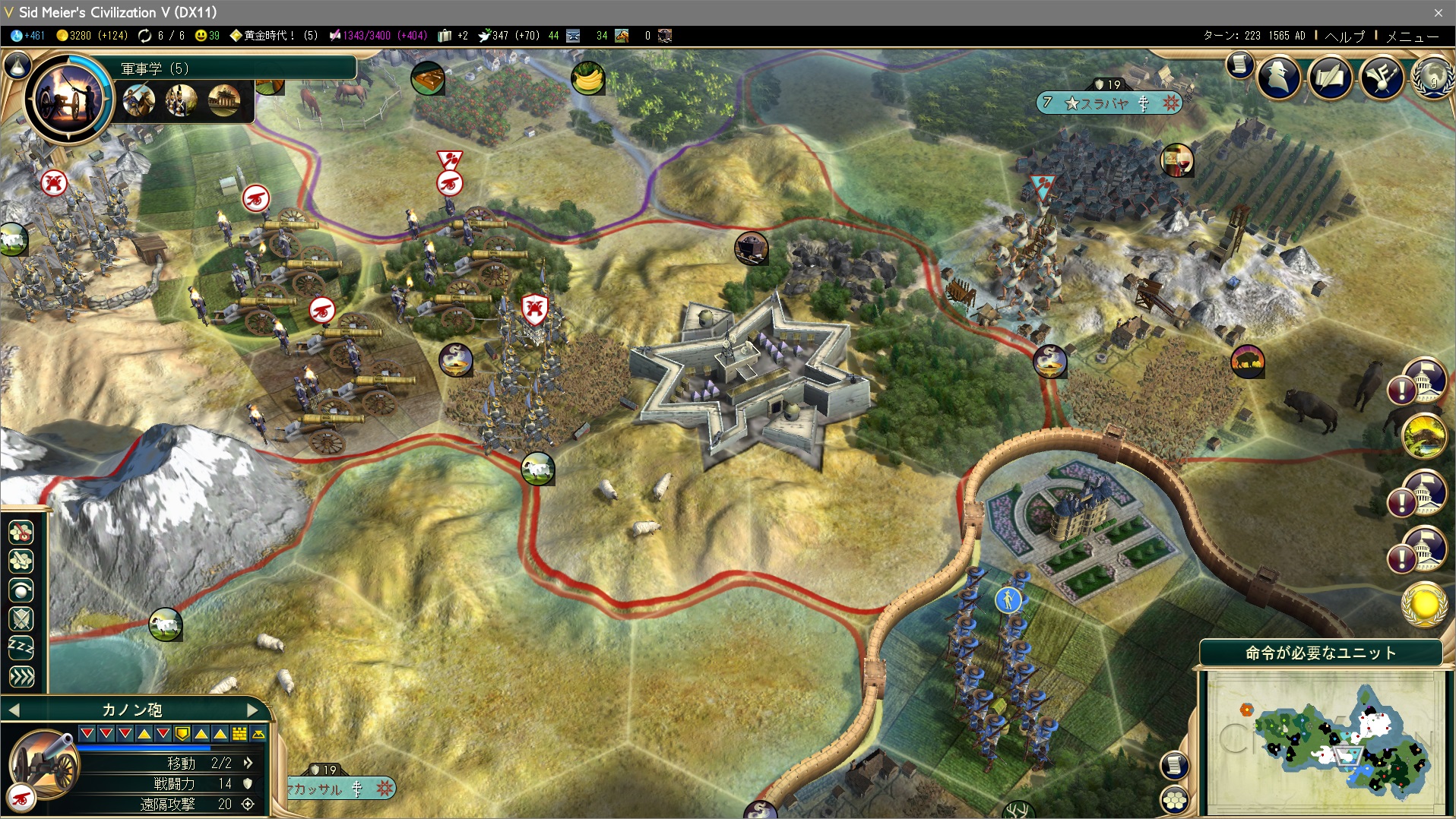This screenshot has width=1456, height=819.
Task: Put the cannon to sleep with Zzz
Action: (21, 647)
